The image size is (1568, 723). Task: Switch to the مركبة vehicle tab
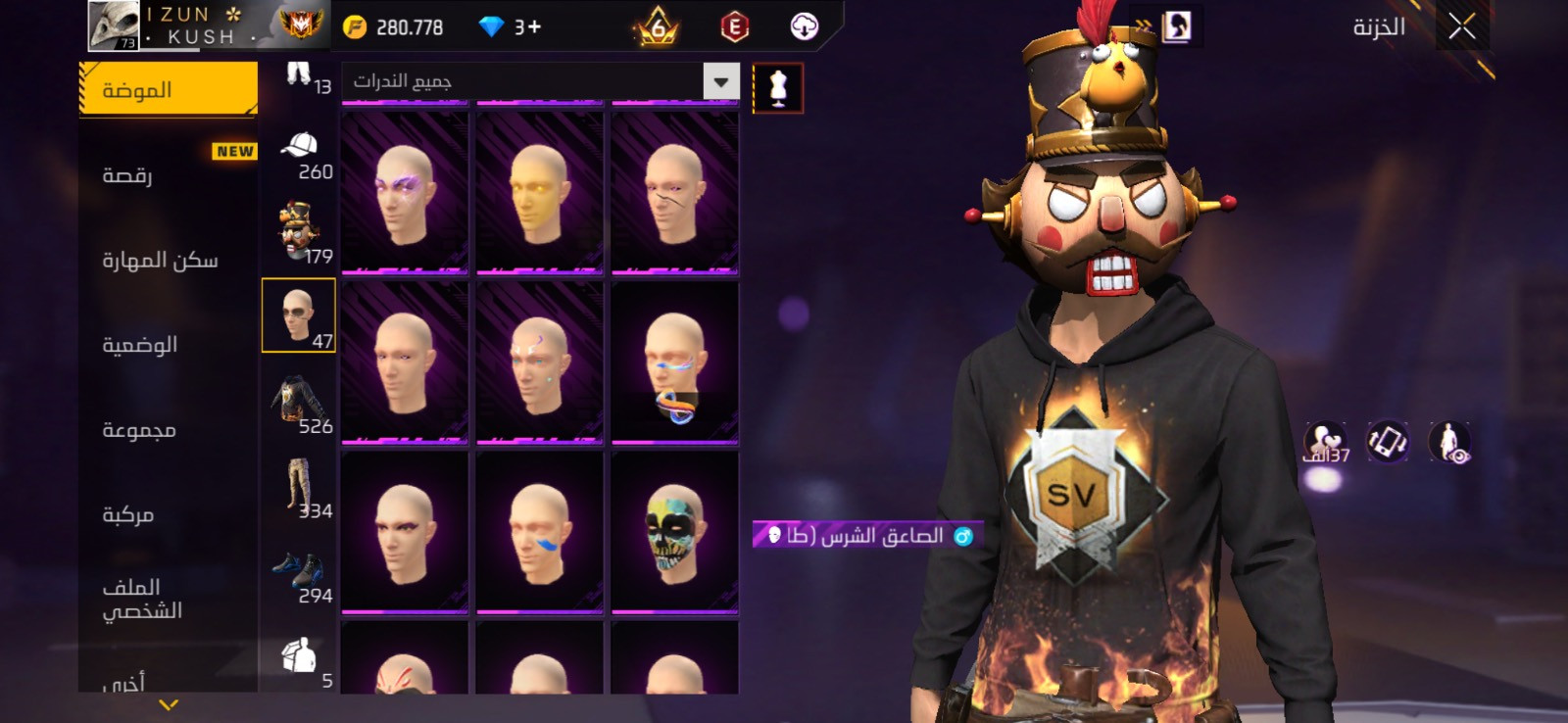[x=168, y=514]
